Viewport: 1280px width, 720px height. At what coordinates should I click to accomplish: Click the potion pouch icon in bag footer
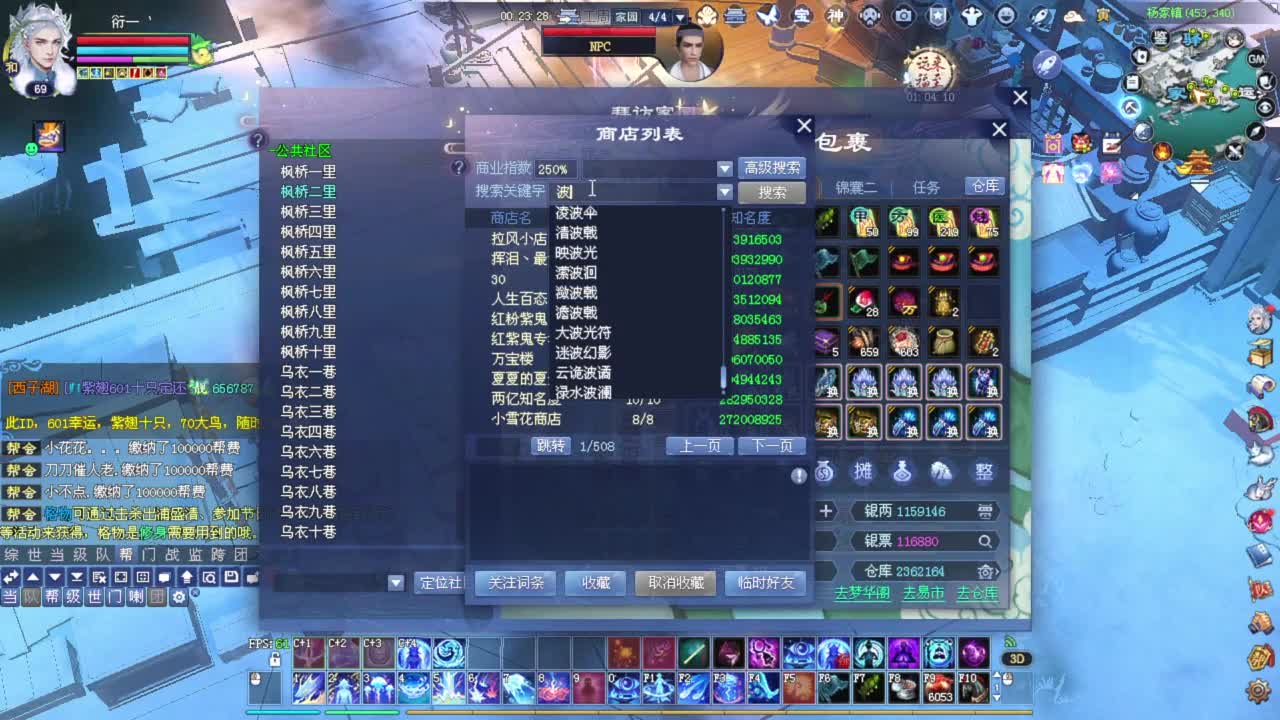click(902, 472)
